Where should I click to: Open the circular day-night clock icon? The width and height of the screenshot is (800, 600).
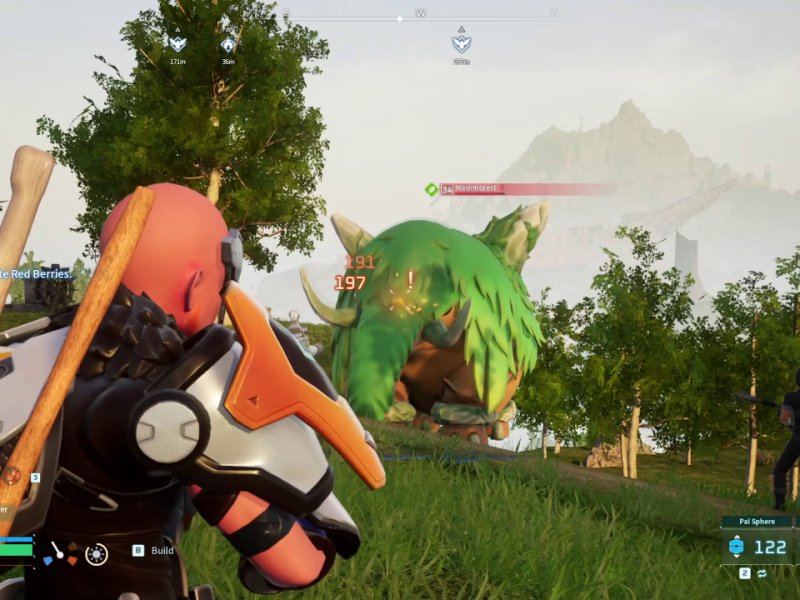coord(96,552)
